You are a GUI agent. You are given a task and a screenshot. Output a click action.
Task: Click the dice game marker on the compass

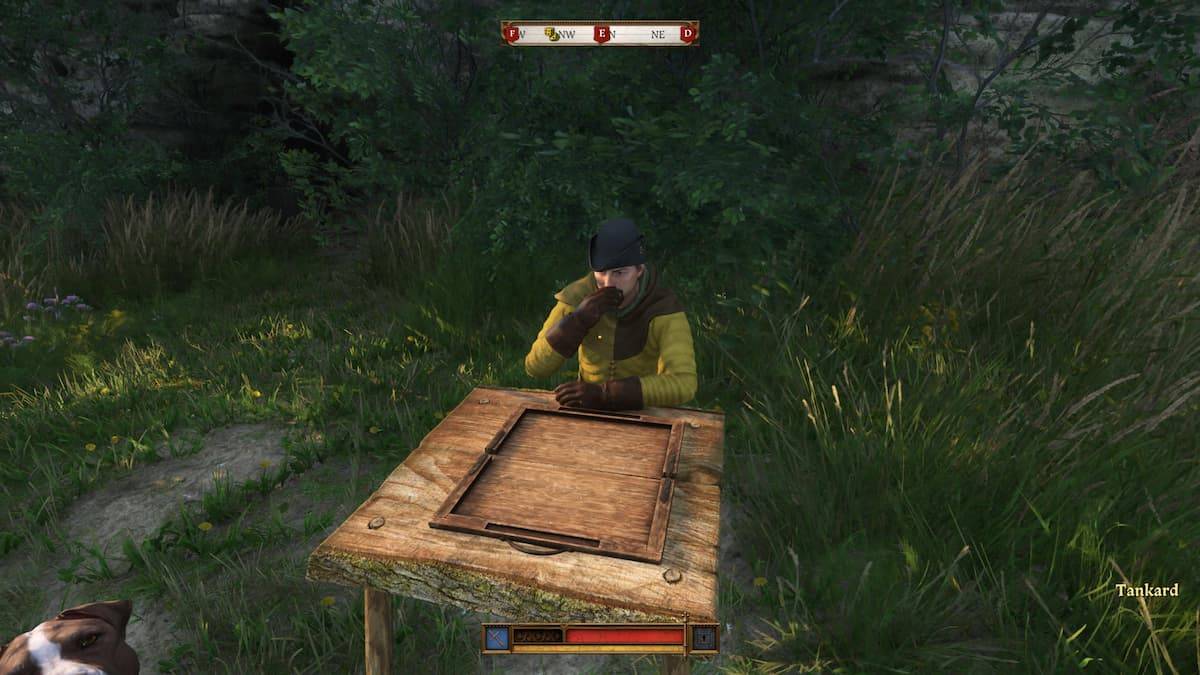pos(551,34)
